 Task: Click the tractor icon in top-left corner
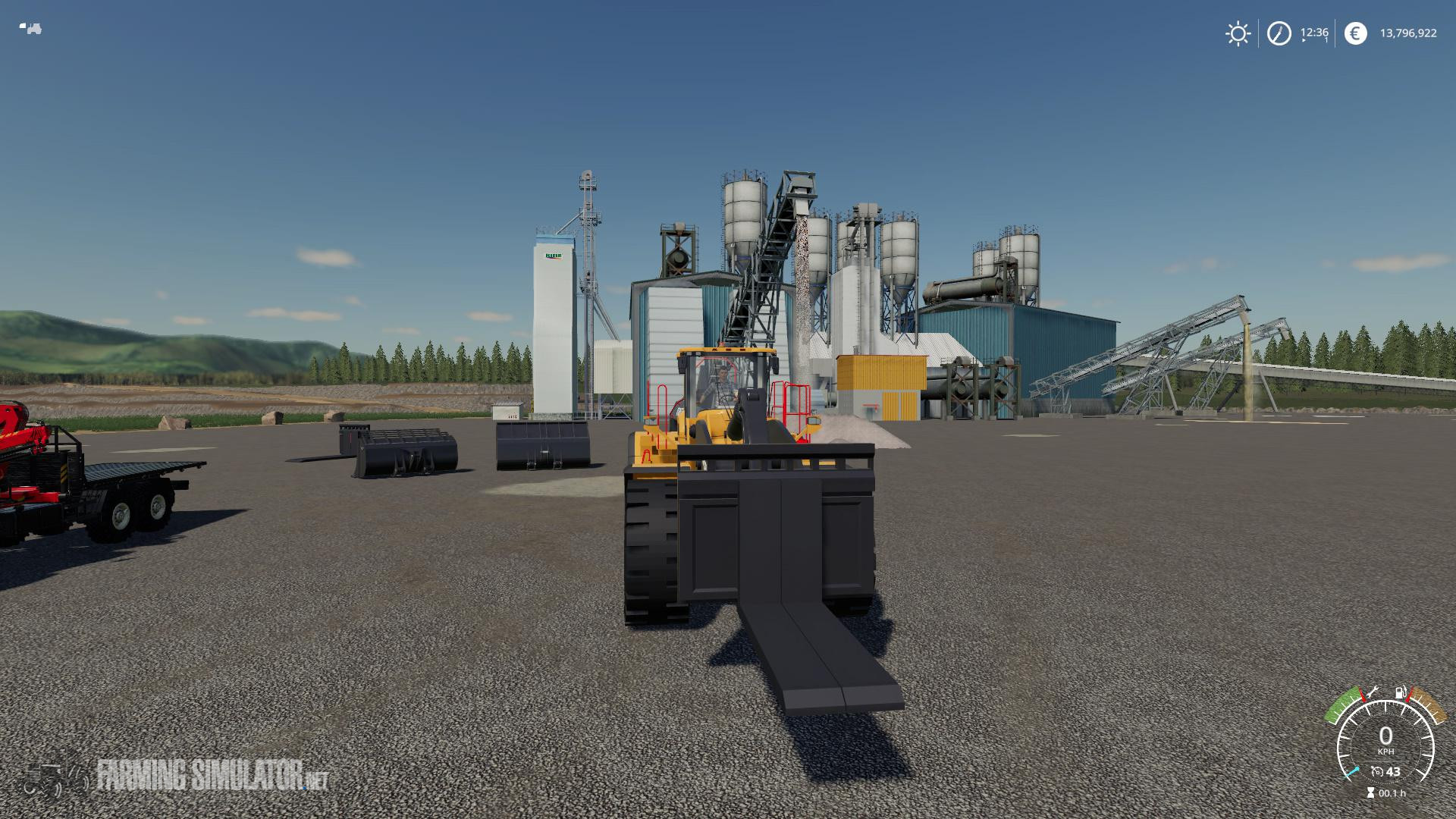(30, 26)
